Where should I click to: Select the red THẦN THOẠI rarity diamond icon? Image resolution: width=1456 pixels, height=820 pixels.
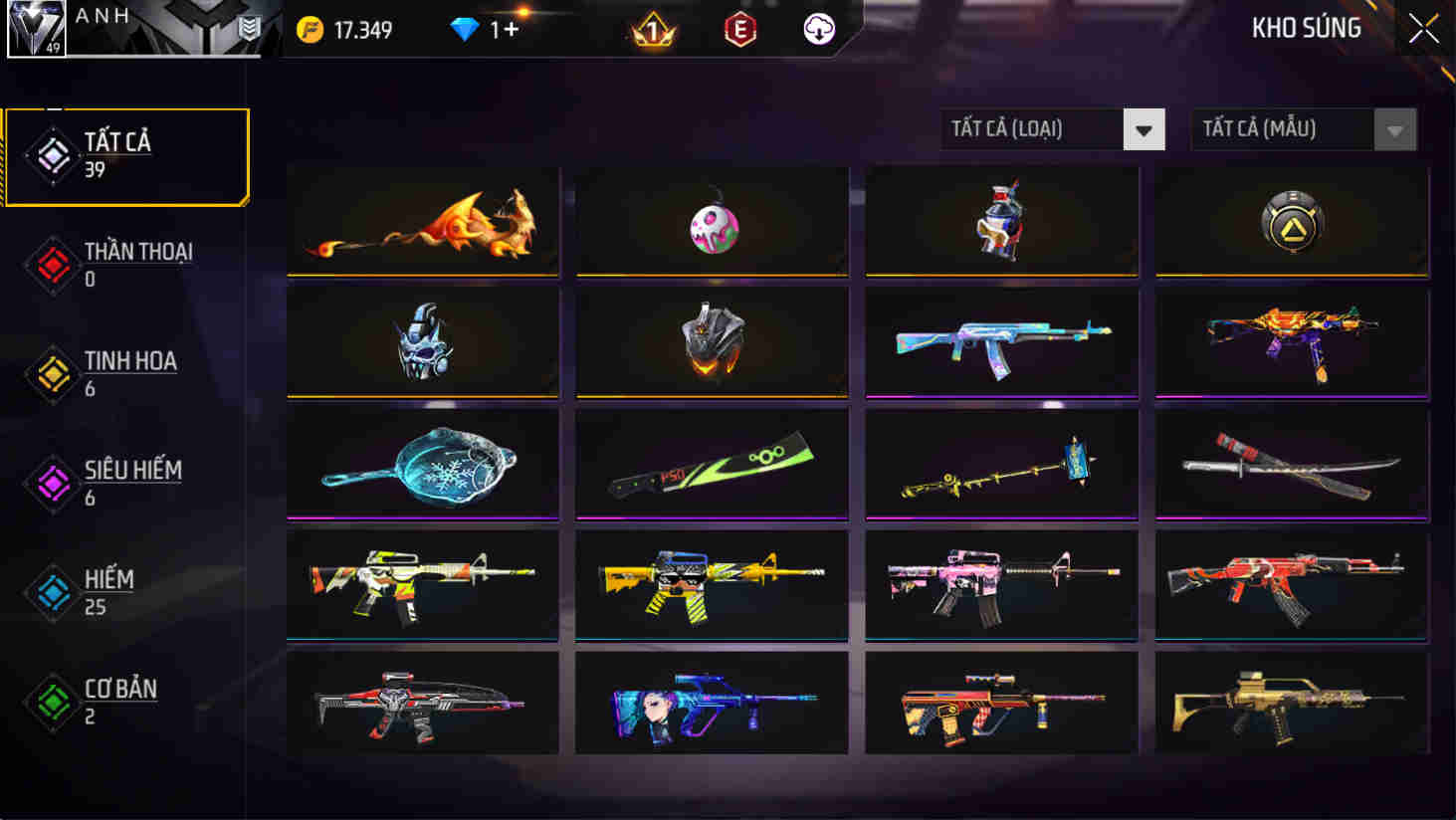(53, 265)
